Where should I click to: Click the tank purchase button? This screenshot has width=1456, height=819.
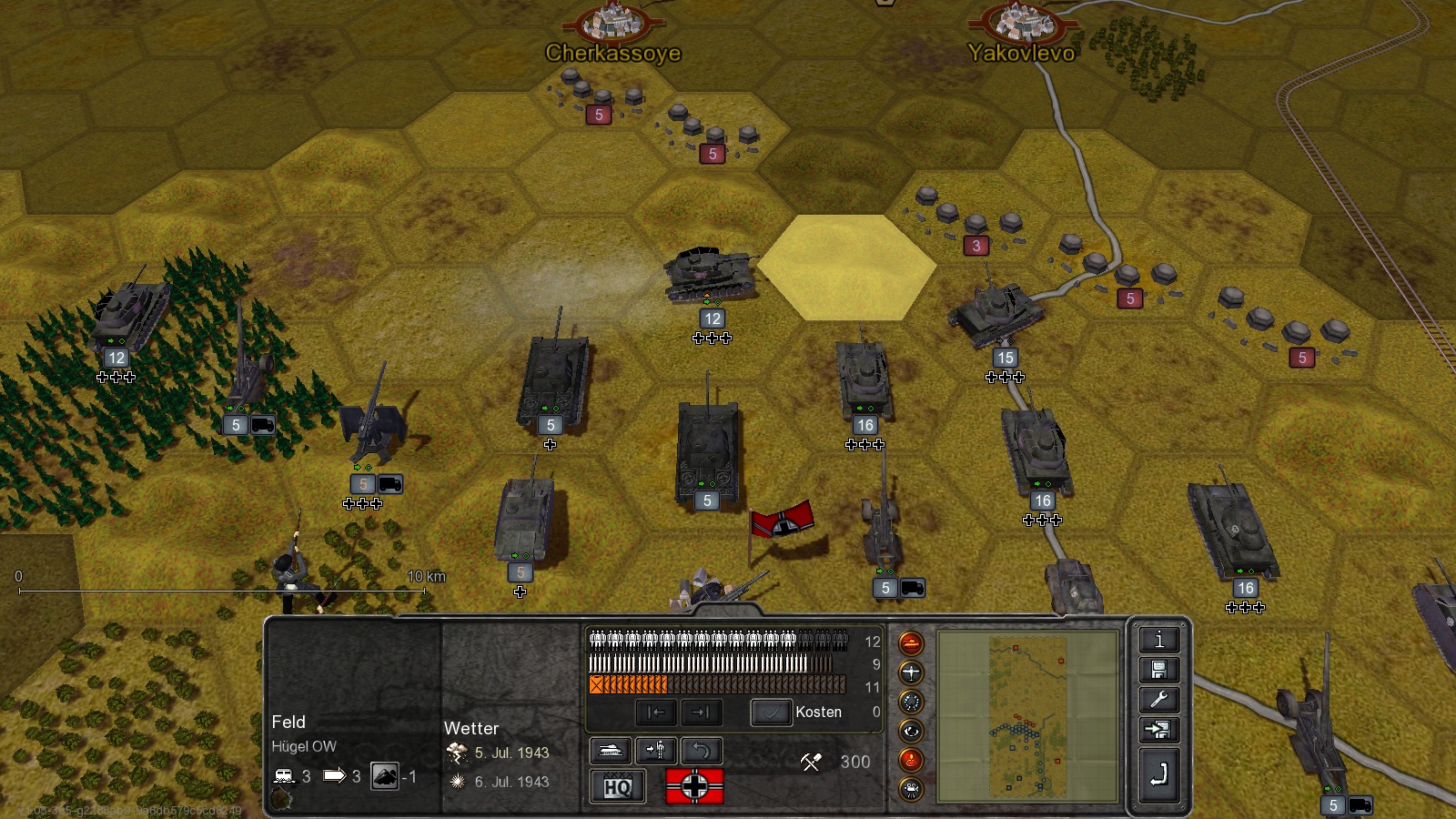612,750
